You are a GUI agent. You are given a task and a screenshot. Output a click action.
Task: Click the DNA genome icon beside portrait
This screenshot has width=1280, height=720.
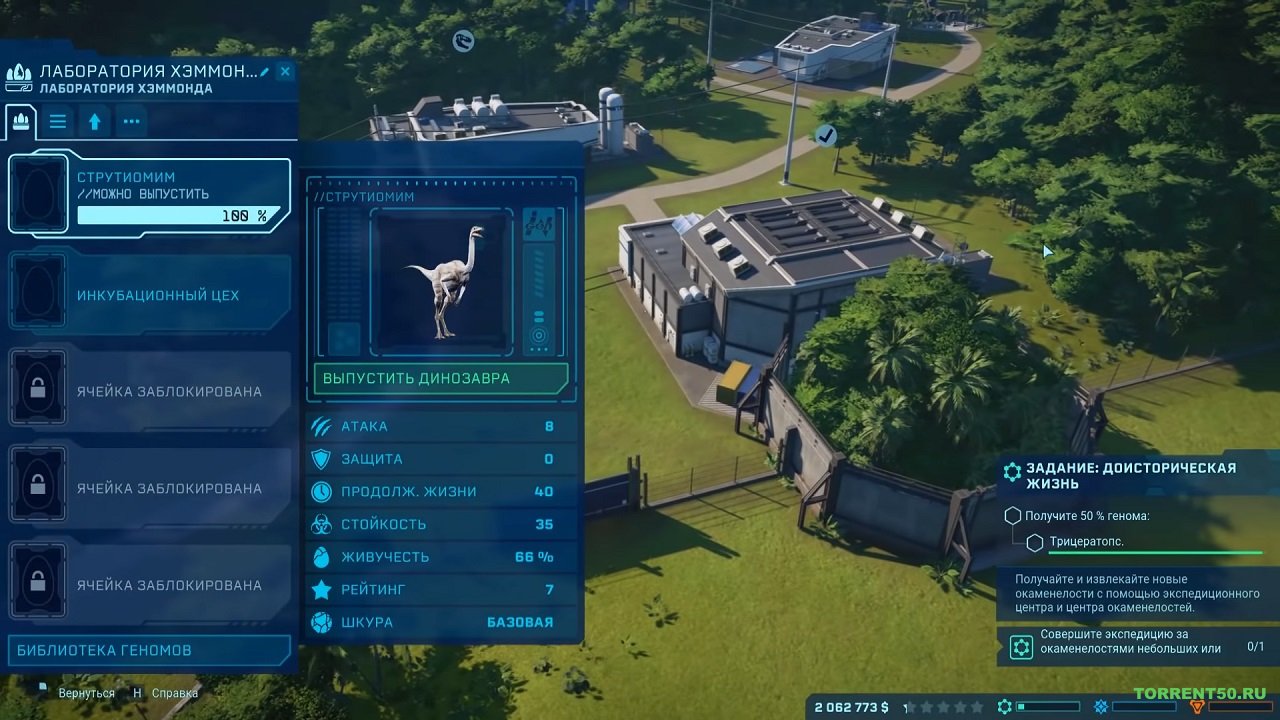pos(538,225)
